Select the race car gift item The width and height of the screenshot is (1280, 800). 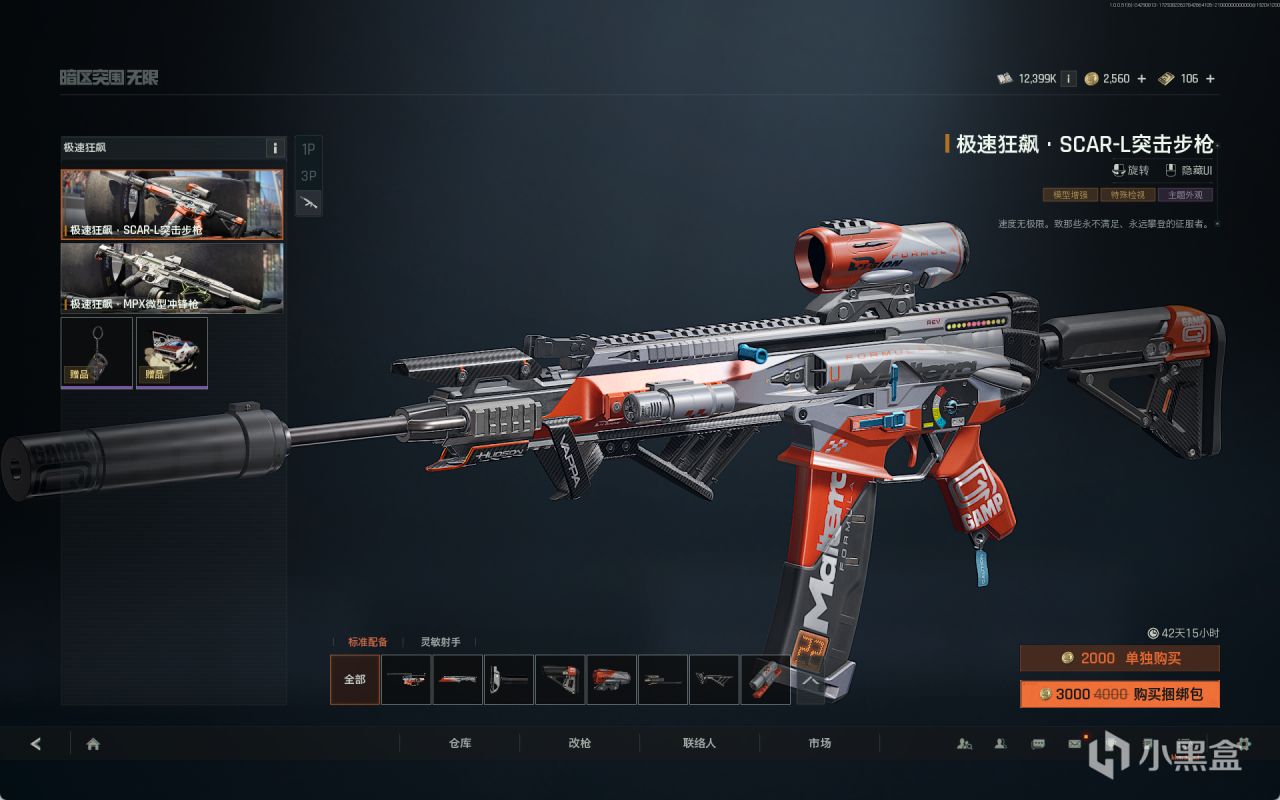(x=172, y=351)
